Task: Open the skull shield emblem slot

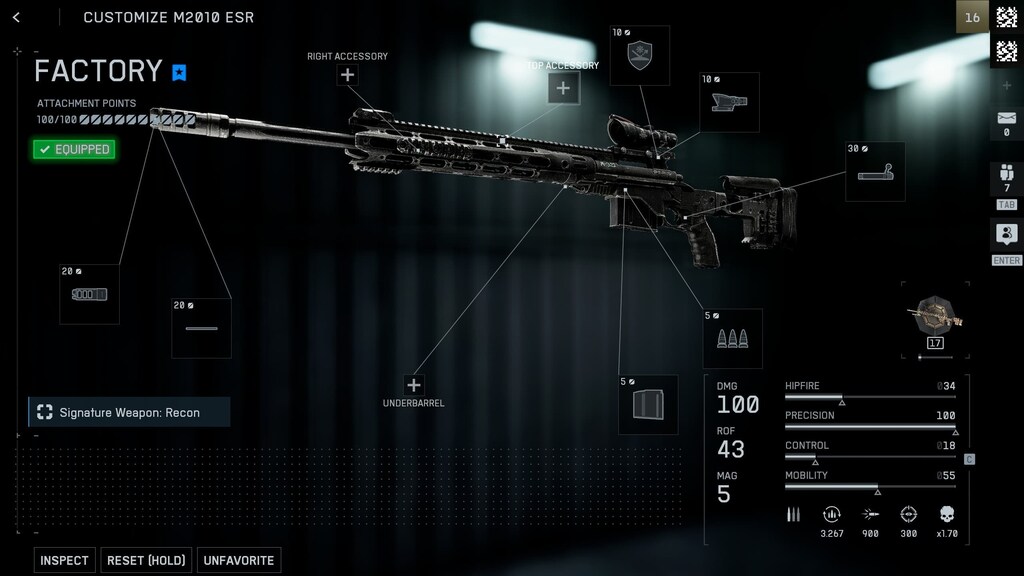Action: pos(640,56)
